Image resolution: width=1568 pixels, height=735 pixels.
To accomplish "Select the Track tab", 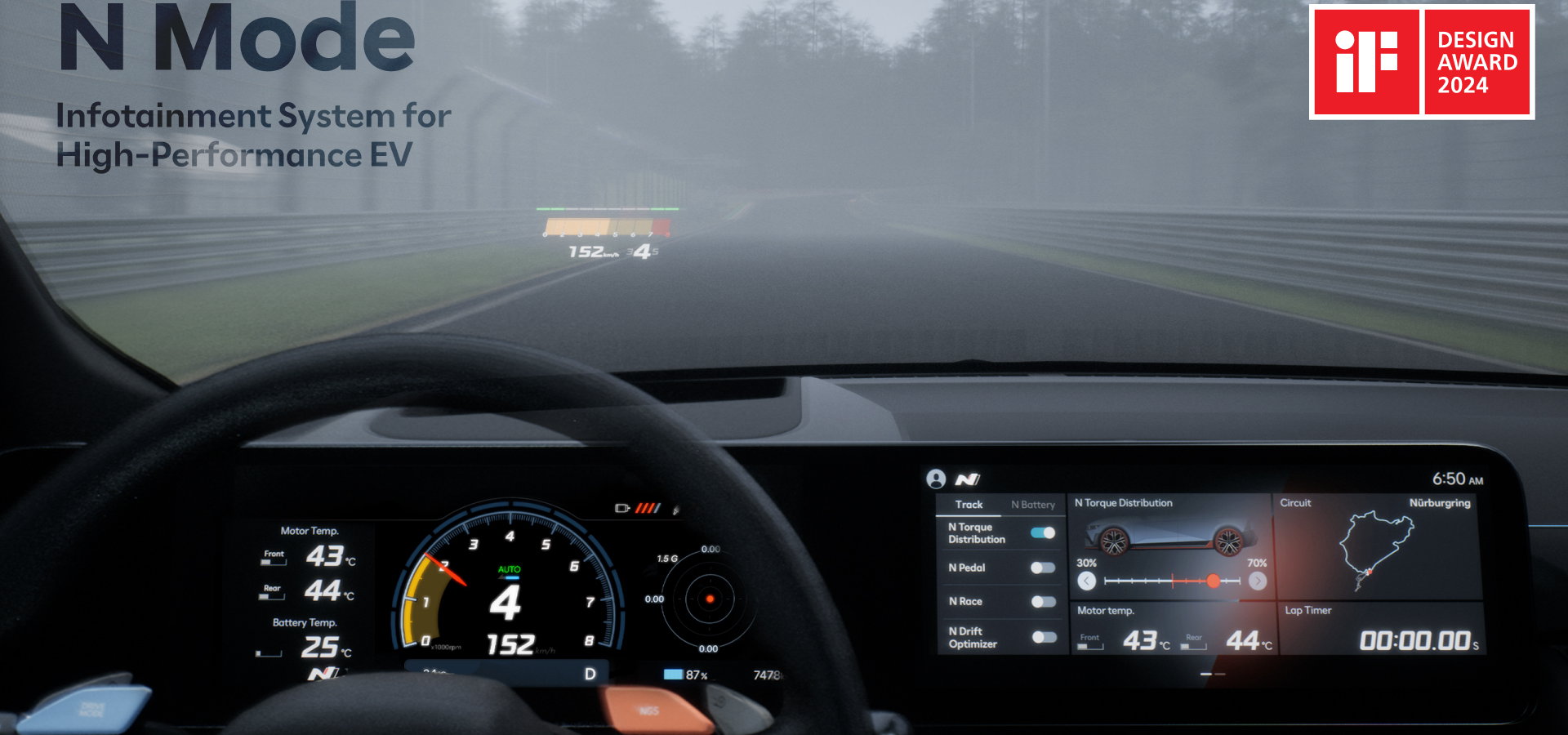I will pos(969,505).
